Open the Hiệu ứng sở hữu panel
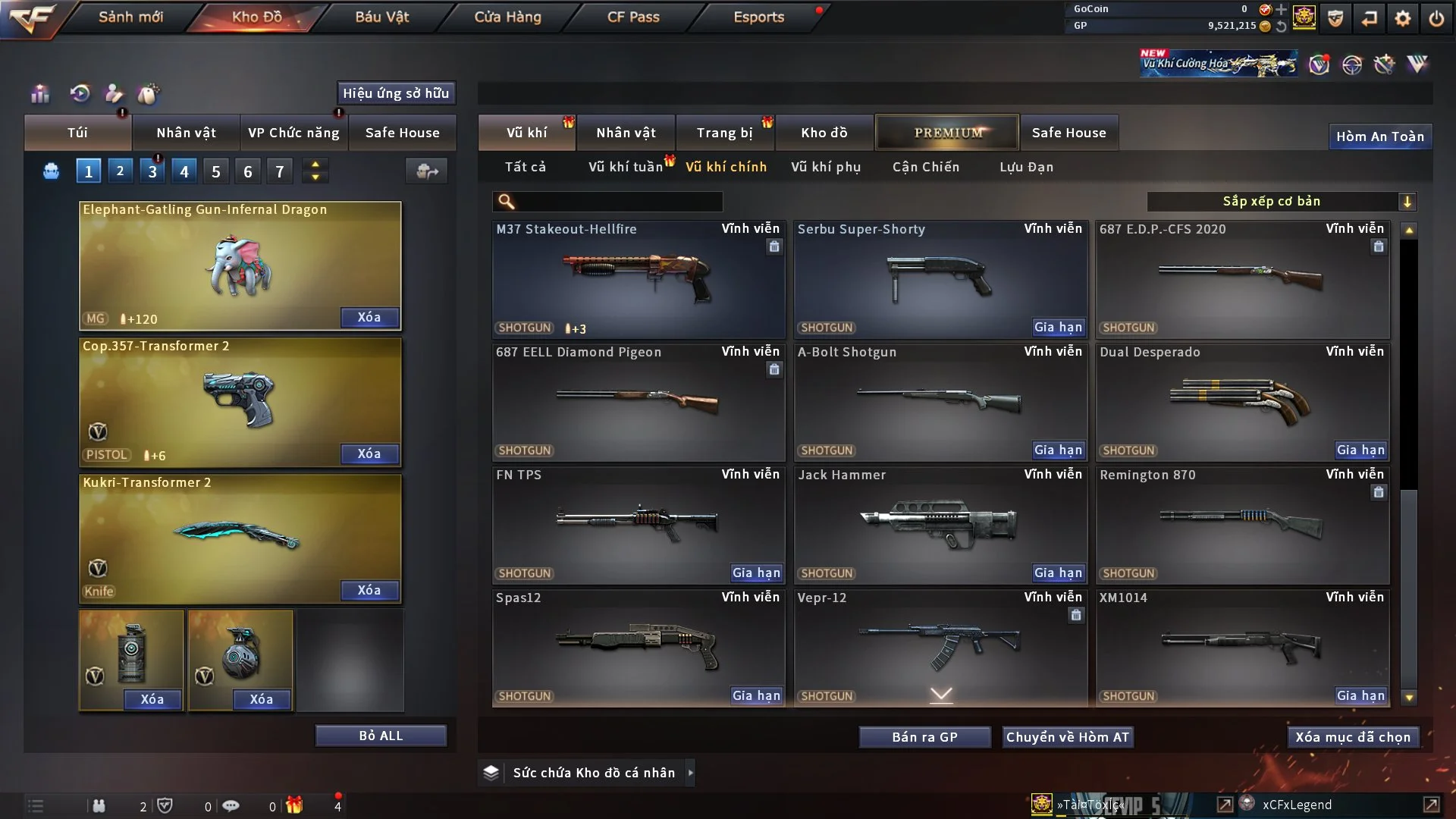Image resolution: width=1456 pixels, height=819 pixels. (396, 93)
